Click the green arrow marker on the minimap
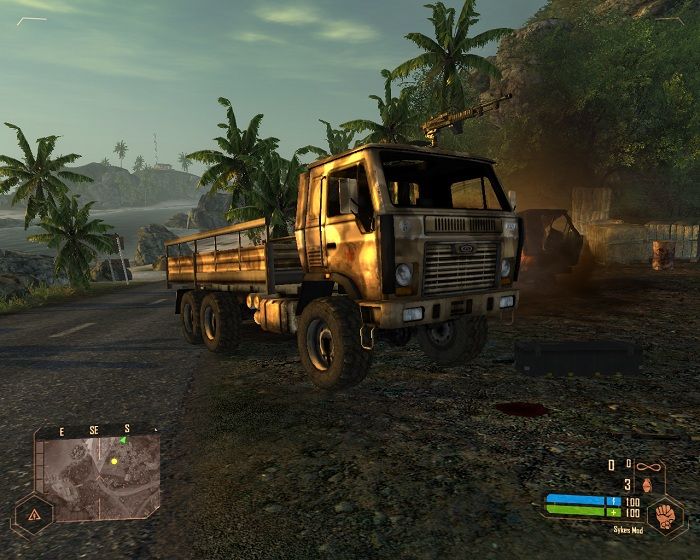 point(123,439)
